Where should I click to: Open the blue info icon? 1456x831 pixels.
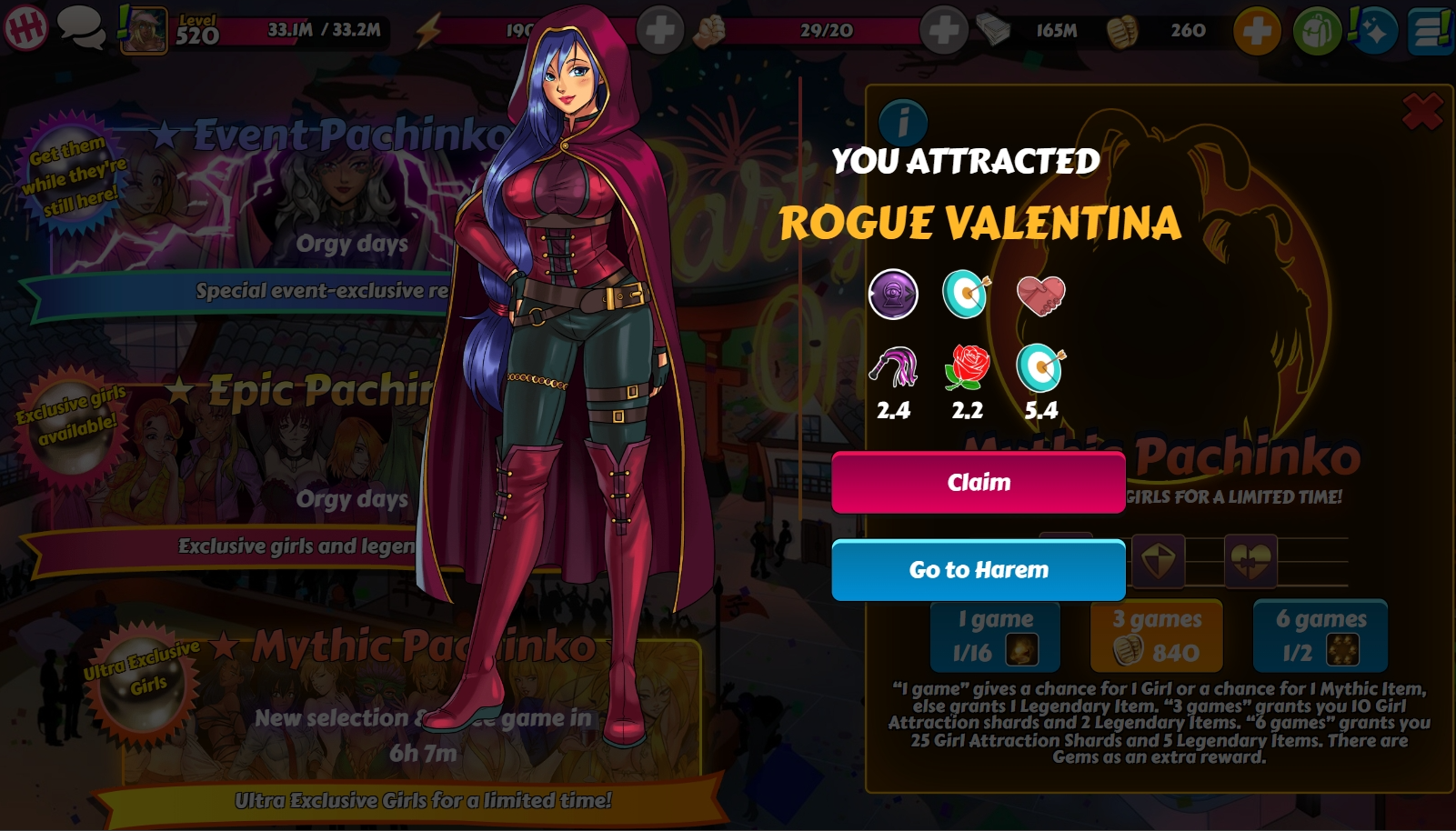pyautogui.click(x=903, y=121)
